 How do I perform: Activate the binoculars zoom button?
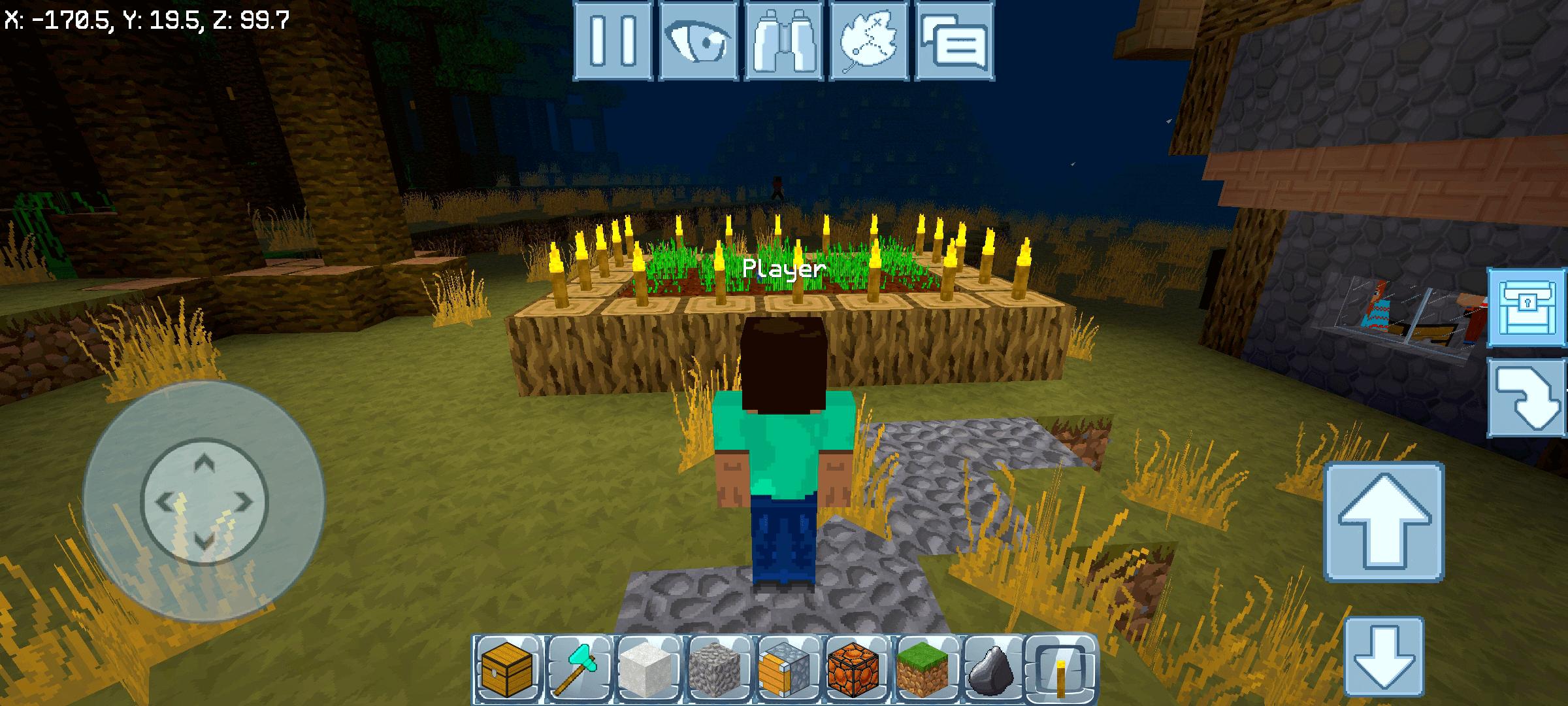click(784, 41)
